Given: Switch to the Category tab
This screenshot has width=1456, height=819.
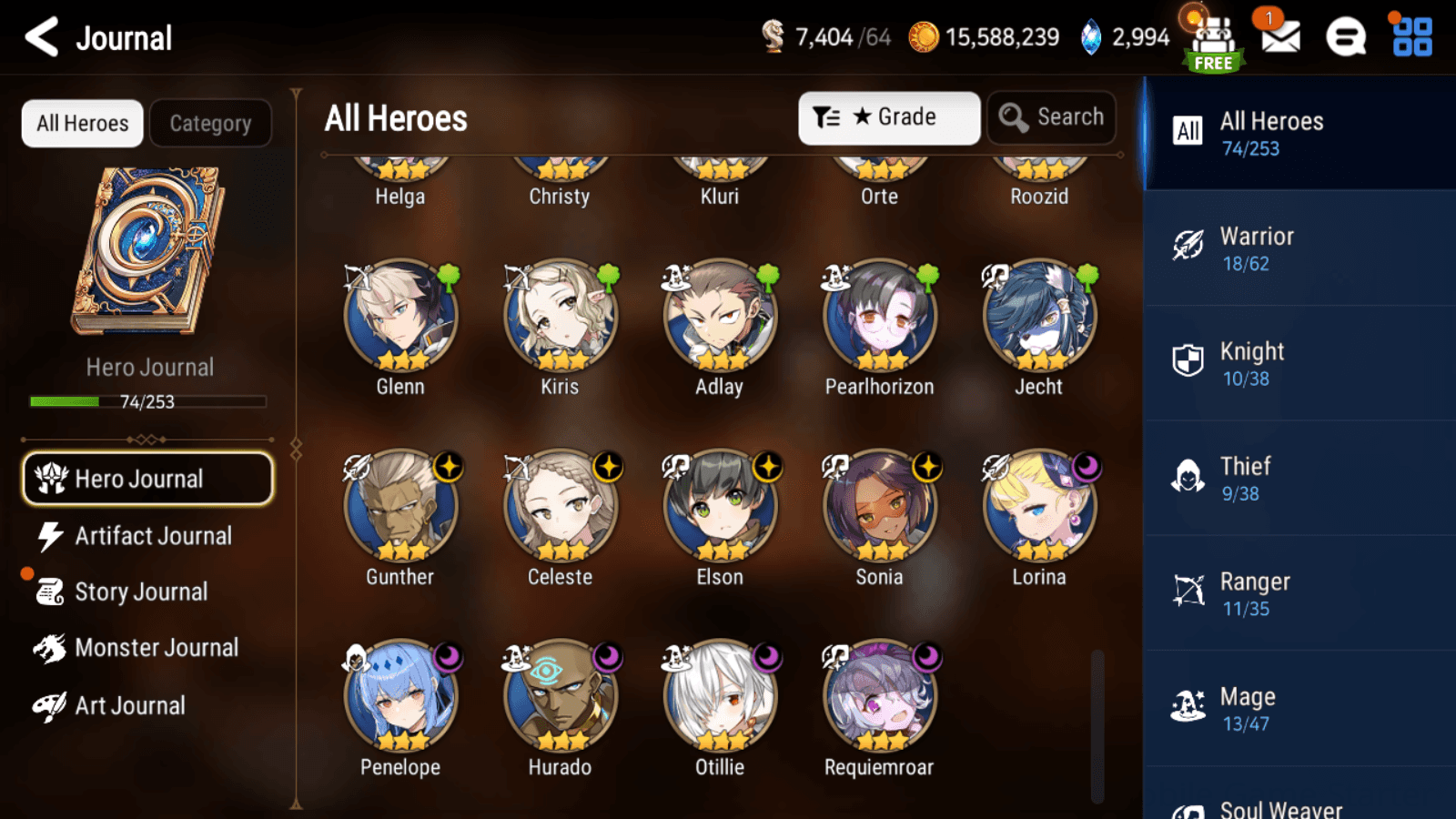Looking at the screenshot, I should coord(211,123).
